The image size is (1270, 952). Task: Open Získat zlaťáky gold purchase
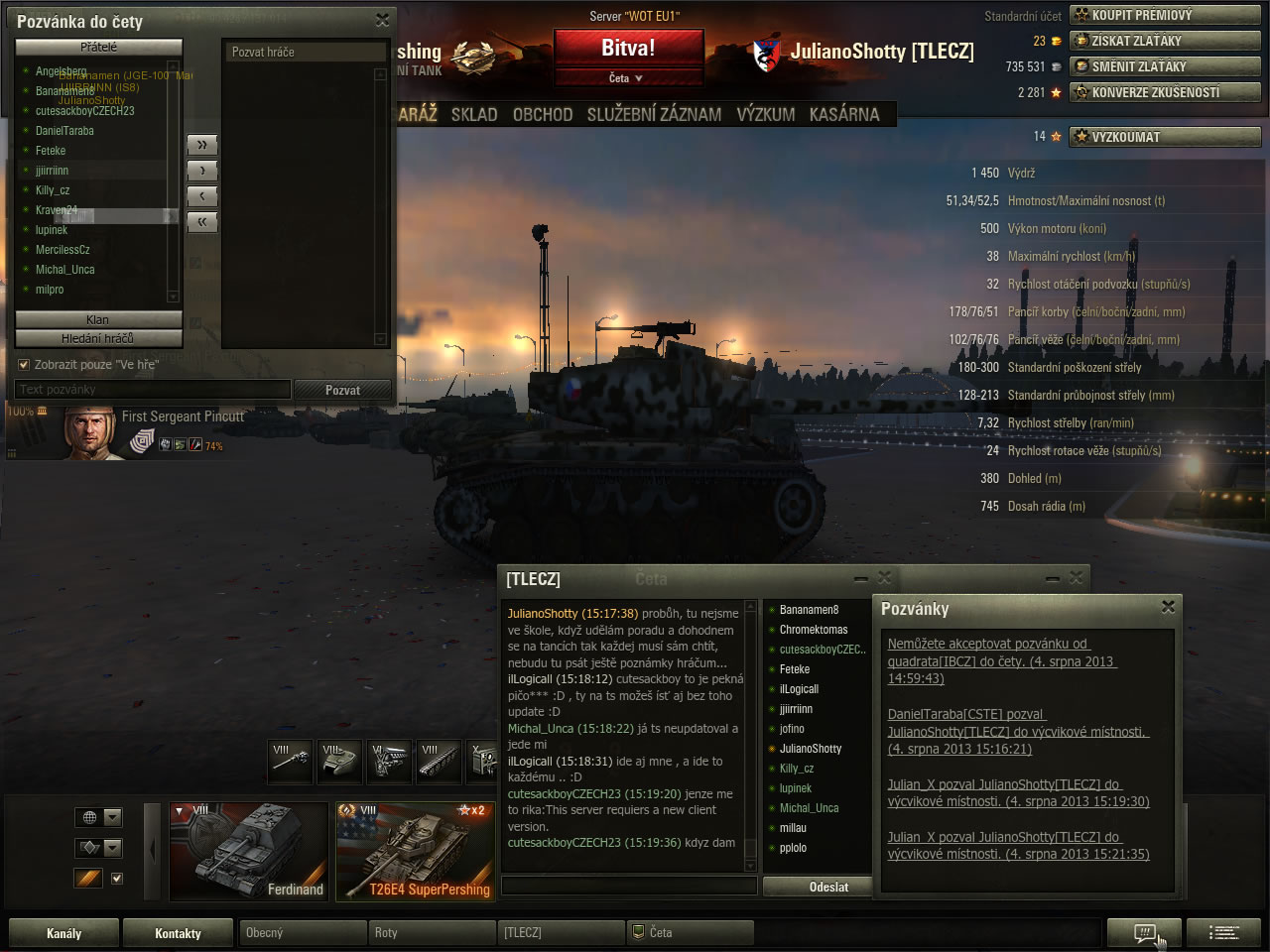1164,41
